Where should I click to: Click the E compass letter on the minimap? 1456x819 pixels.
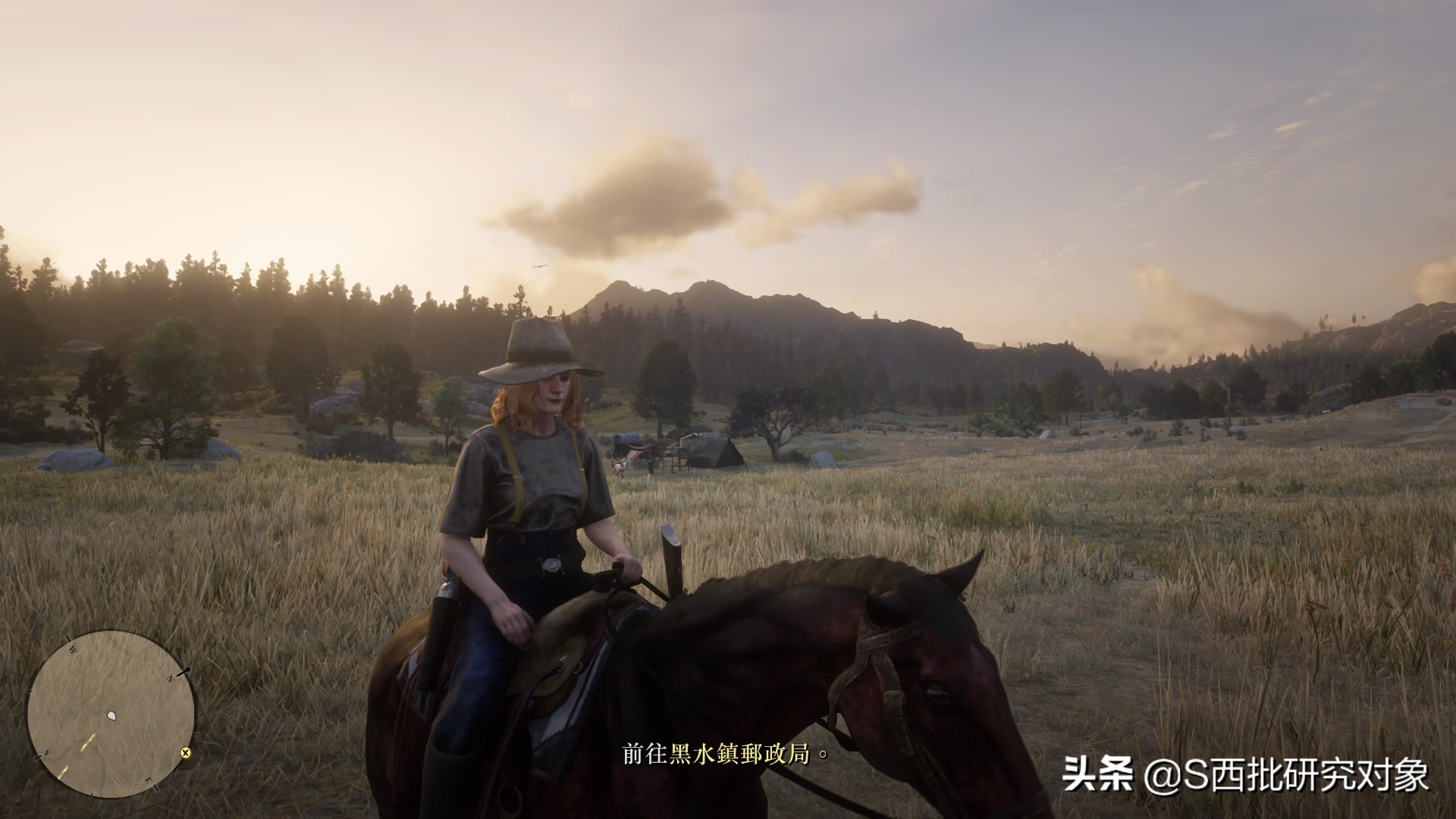pyautogui.click(x=149, y=781)
